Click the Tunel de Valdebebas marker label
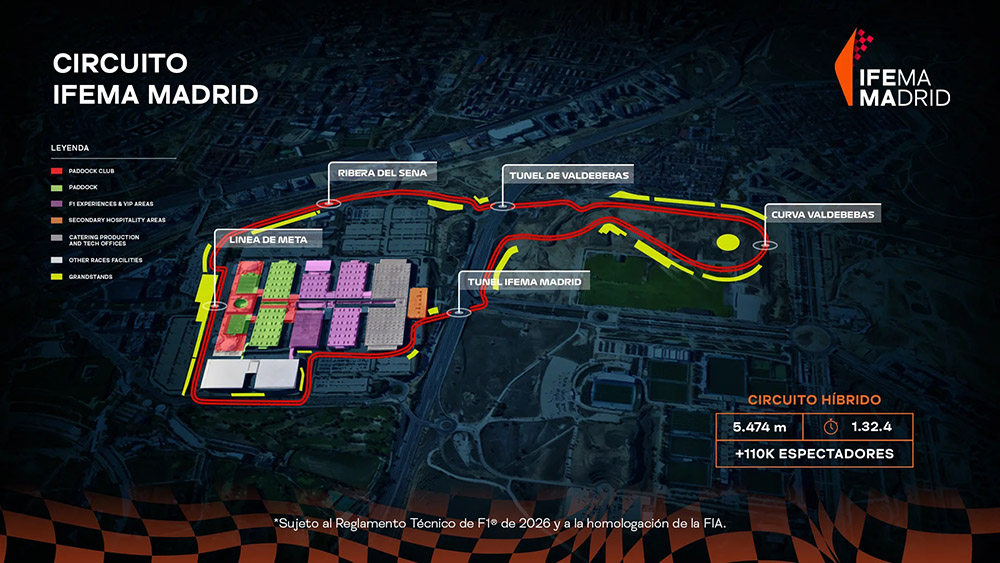Screen dimensions: 1000x563 click(568, 175)
